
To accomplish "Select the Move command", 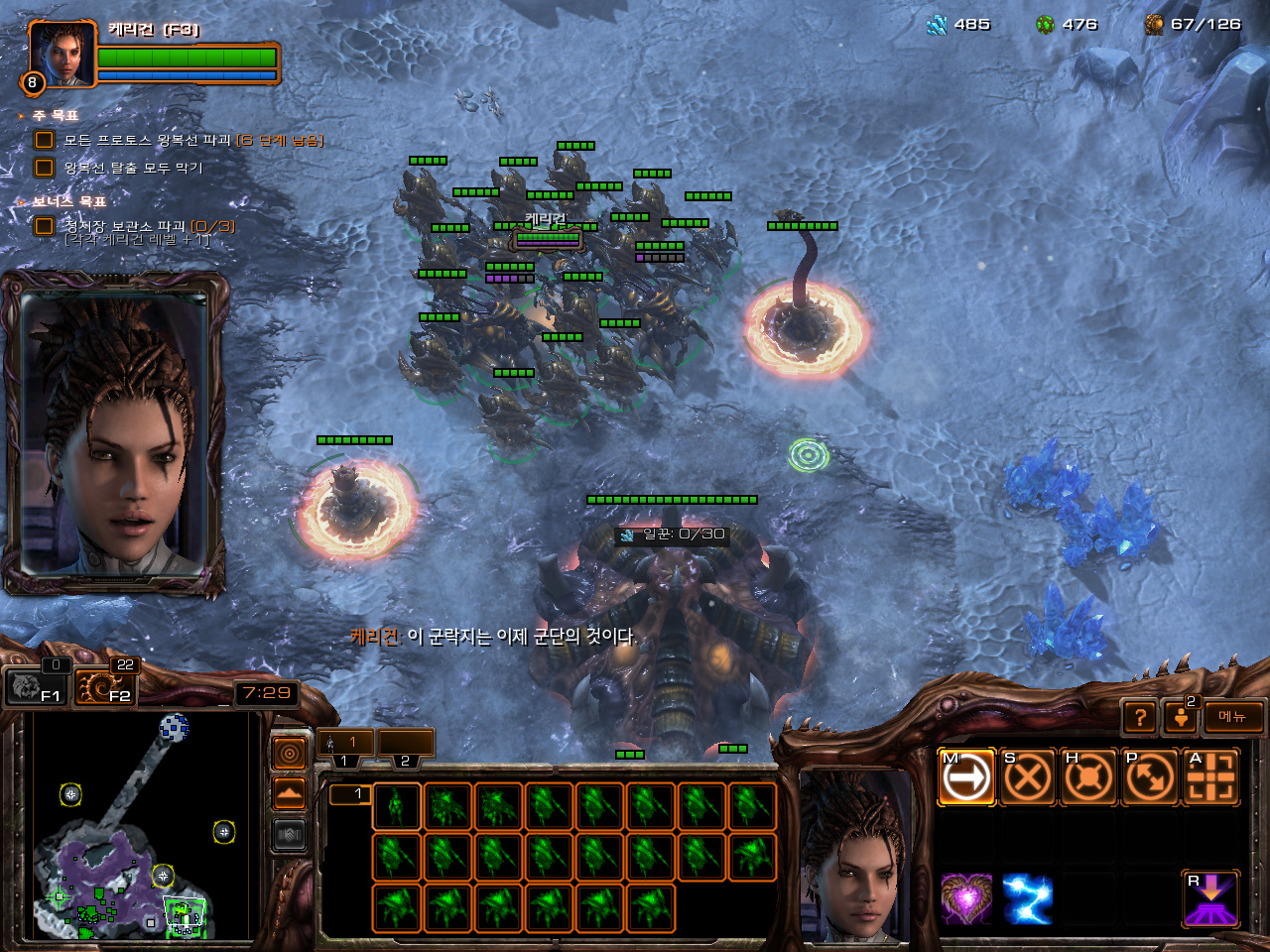I will pyautogui.click(x=965, y=776).
